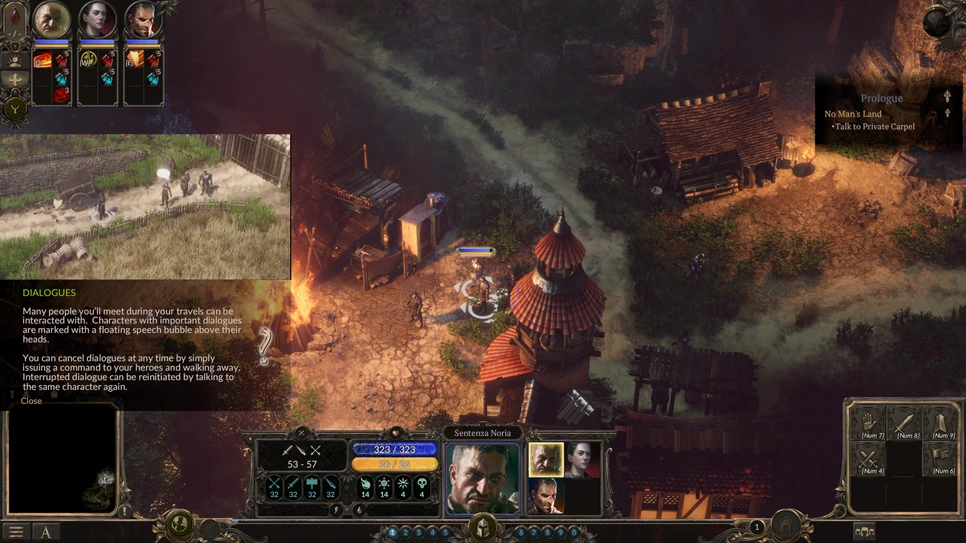Click the minimap panel
The width and height of the screenshot is (966, 543).
click(x=62, y=460)
